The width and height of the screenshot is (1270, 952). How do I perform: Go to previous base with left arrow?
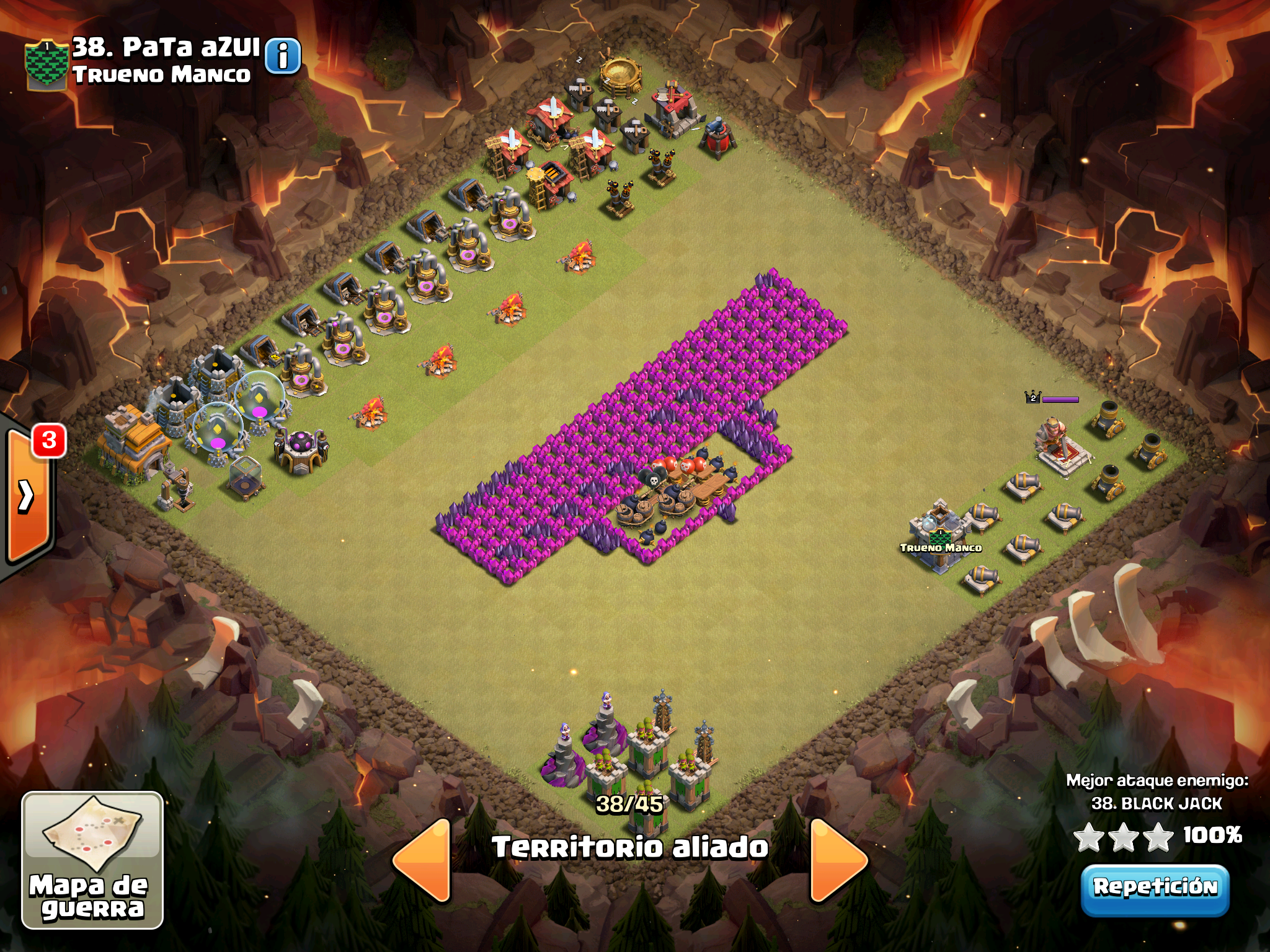423,860
